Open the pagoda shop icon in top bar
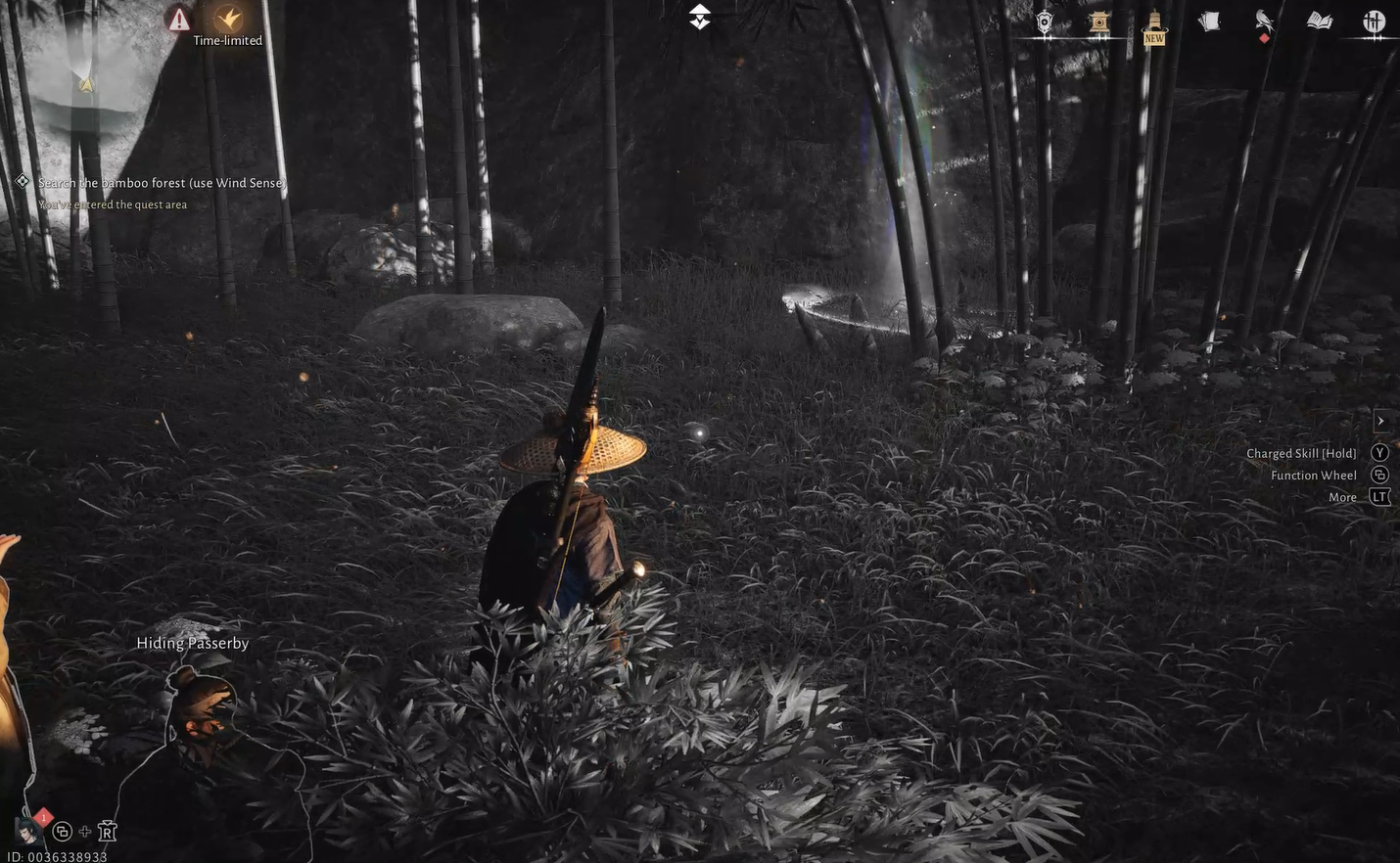 click(1097, 22)
